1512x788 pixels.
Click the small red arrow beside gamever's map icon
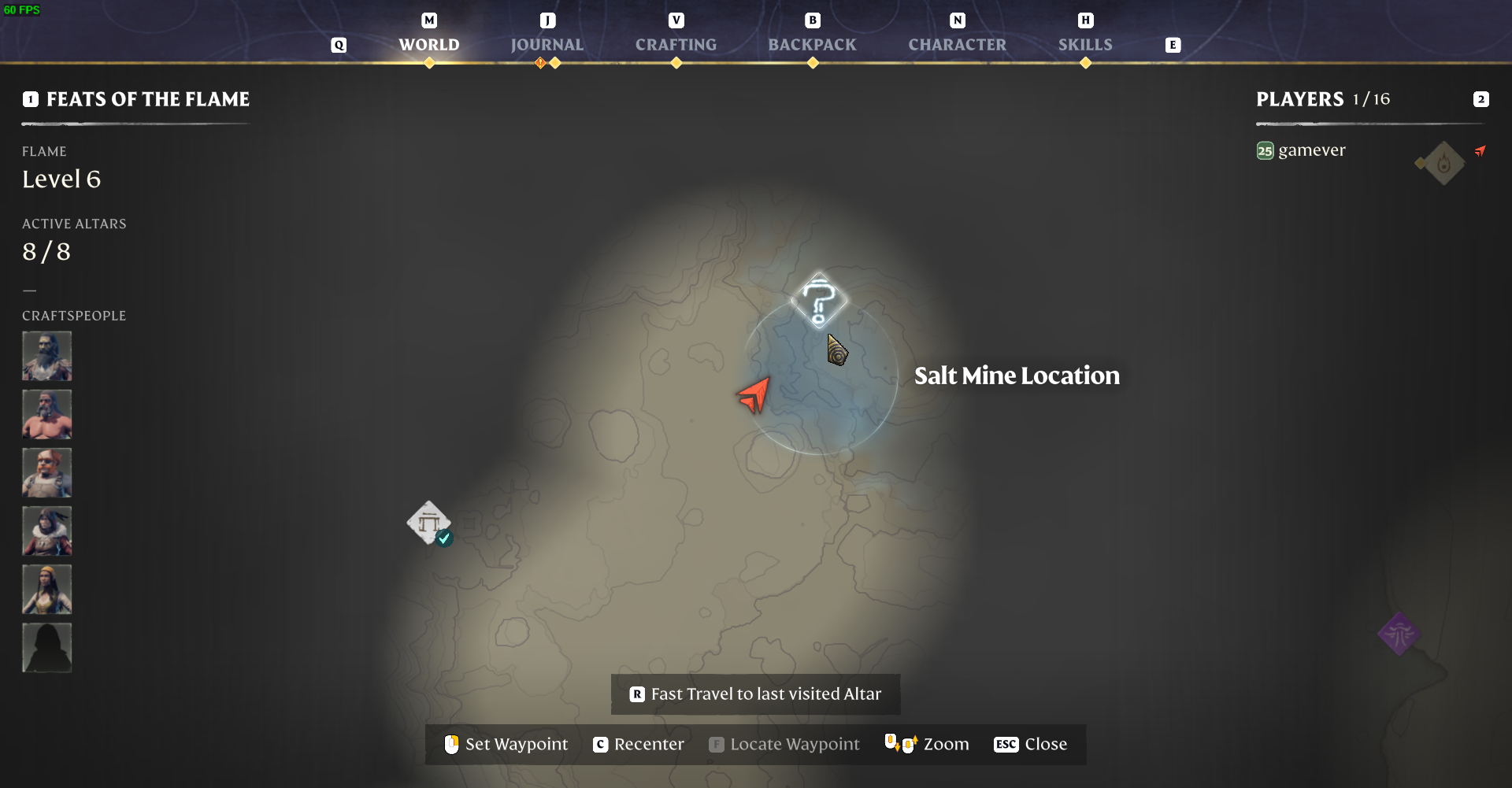(x=1482, y=150)
